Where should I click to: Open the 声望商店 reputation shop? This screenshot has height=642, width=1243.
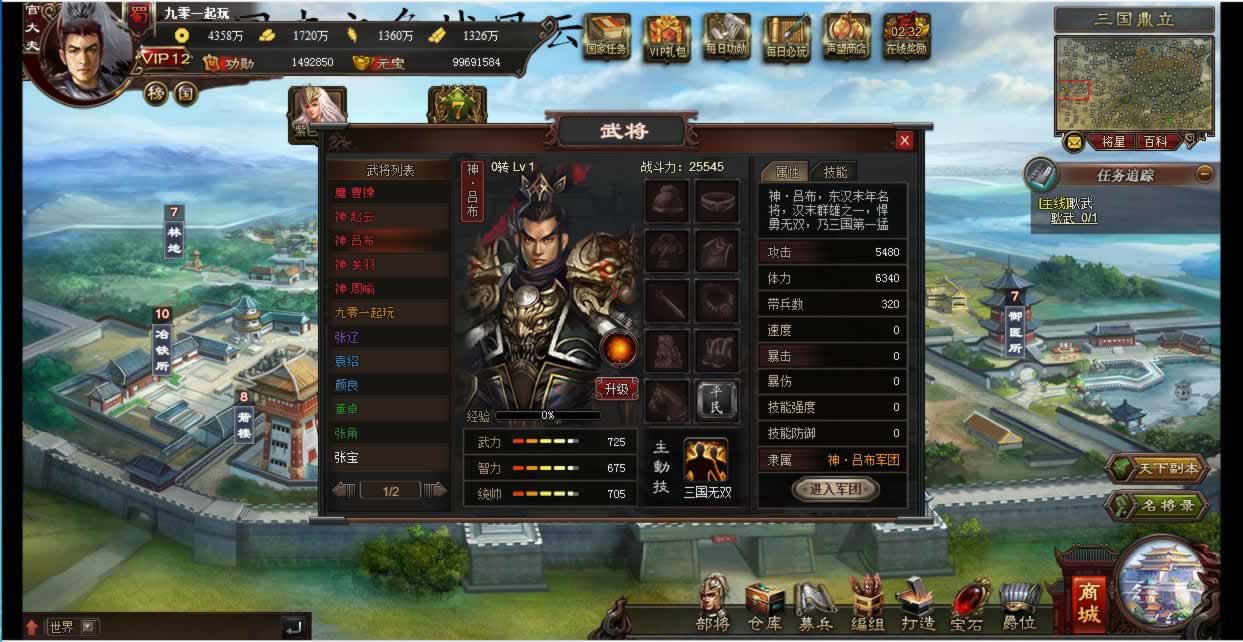847,36
